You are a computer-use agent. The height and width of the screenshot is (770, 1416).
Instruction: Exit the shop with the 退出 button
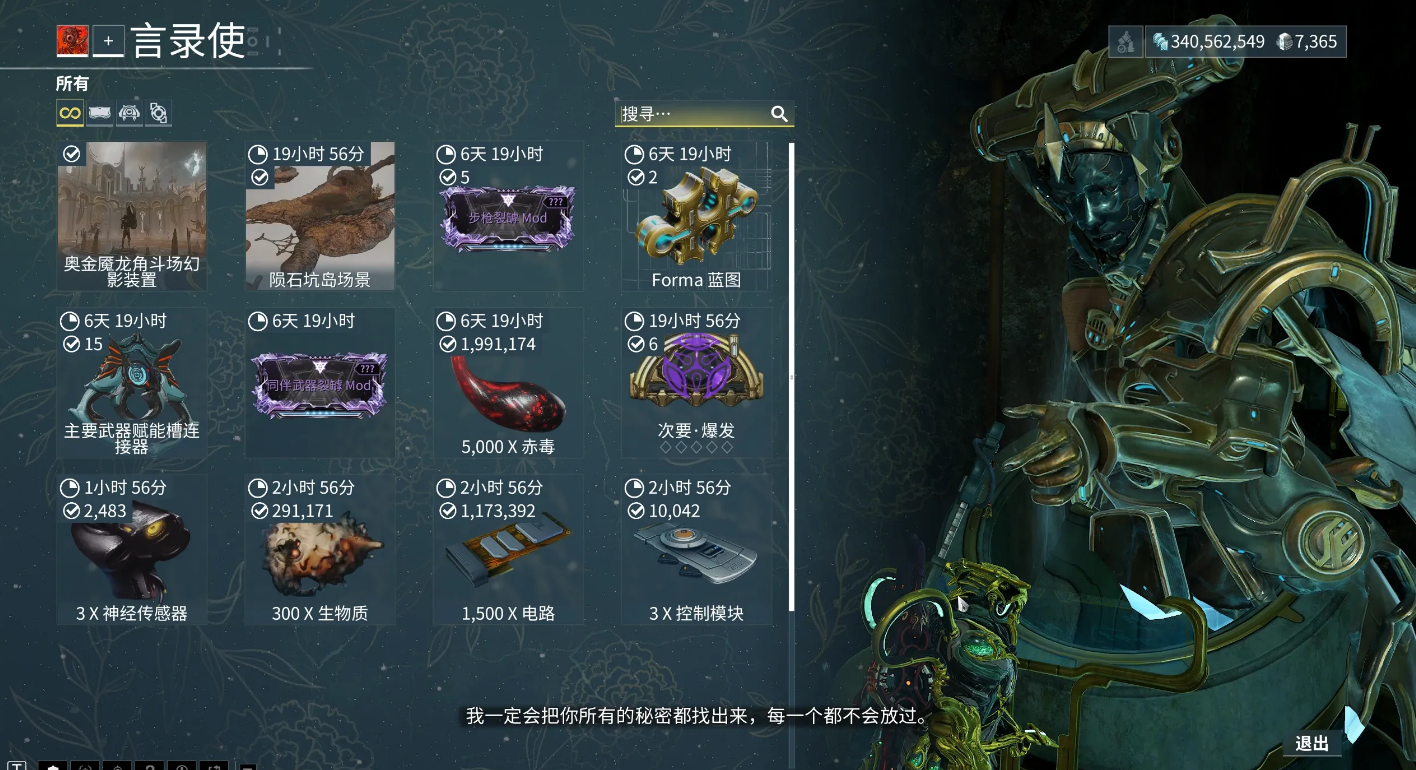[1312, 743]
